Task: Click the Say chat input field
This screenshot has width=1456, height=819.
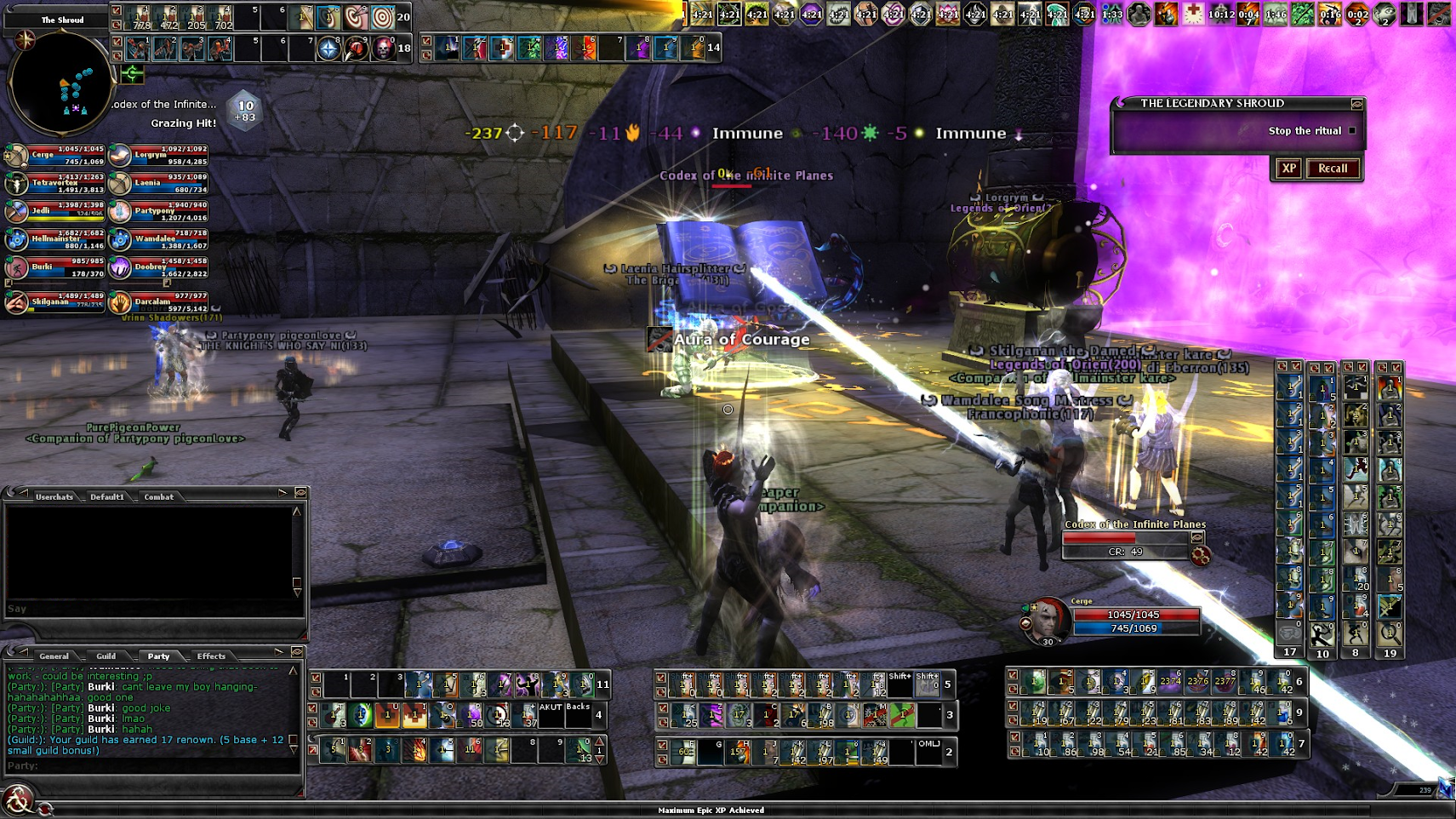Action: [153, 609]
